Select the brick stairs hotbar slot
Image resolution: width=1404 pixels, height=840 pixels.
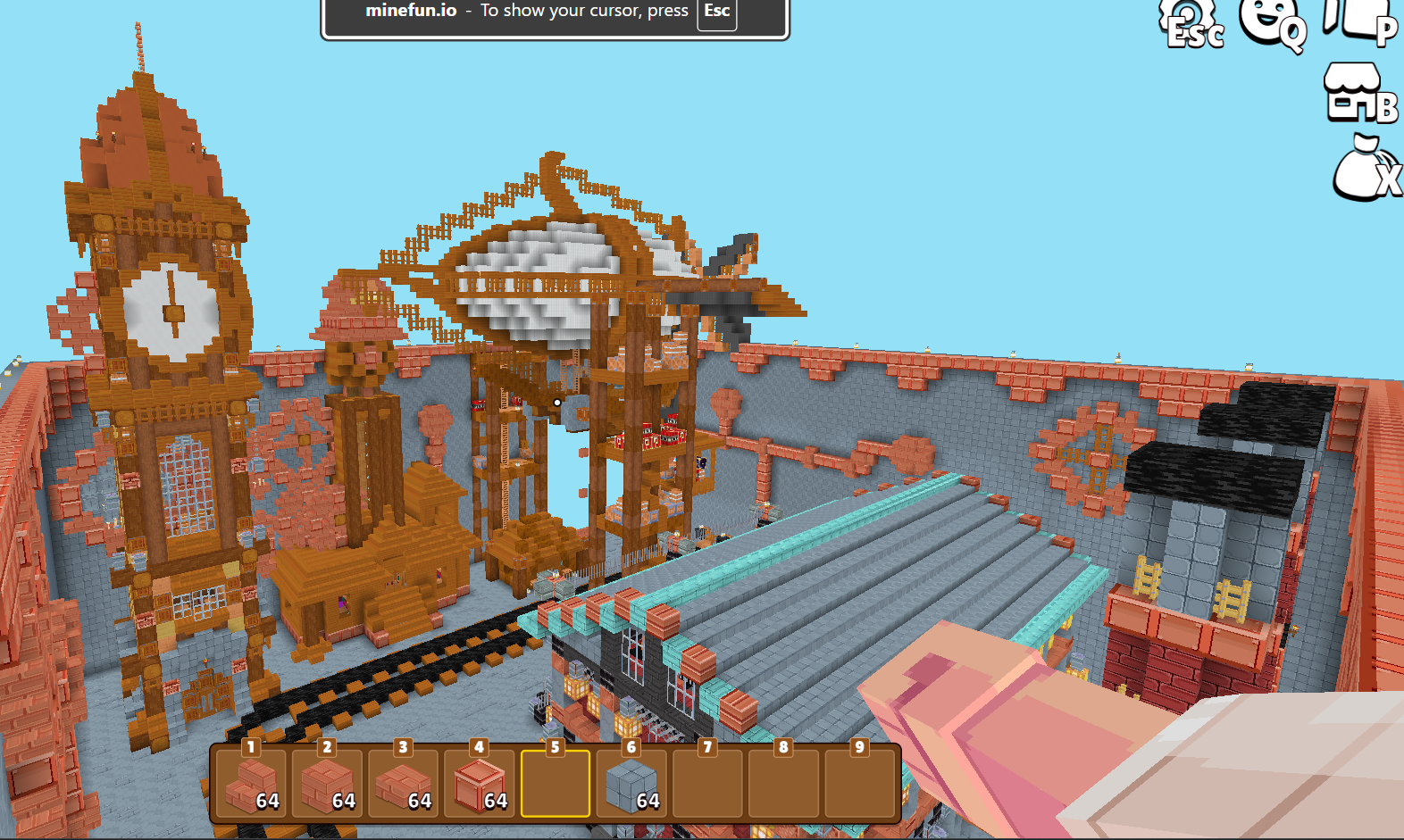pyautogui.click(x=251, y=784)
